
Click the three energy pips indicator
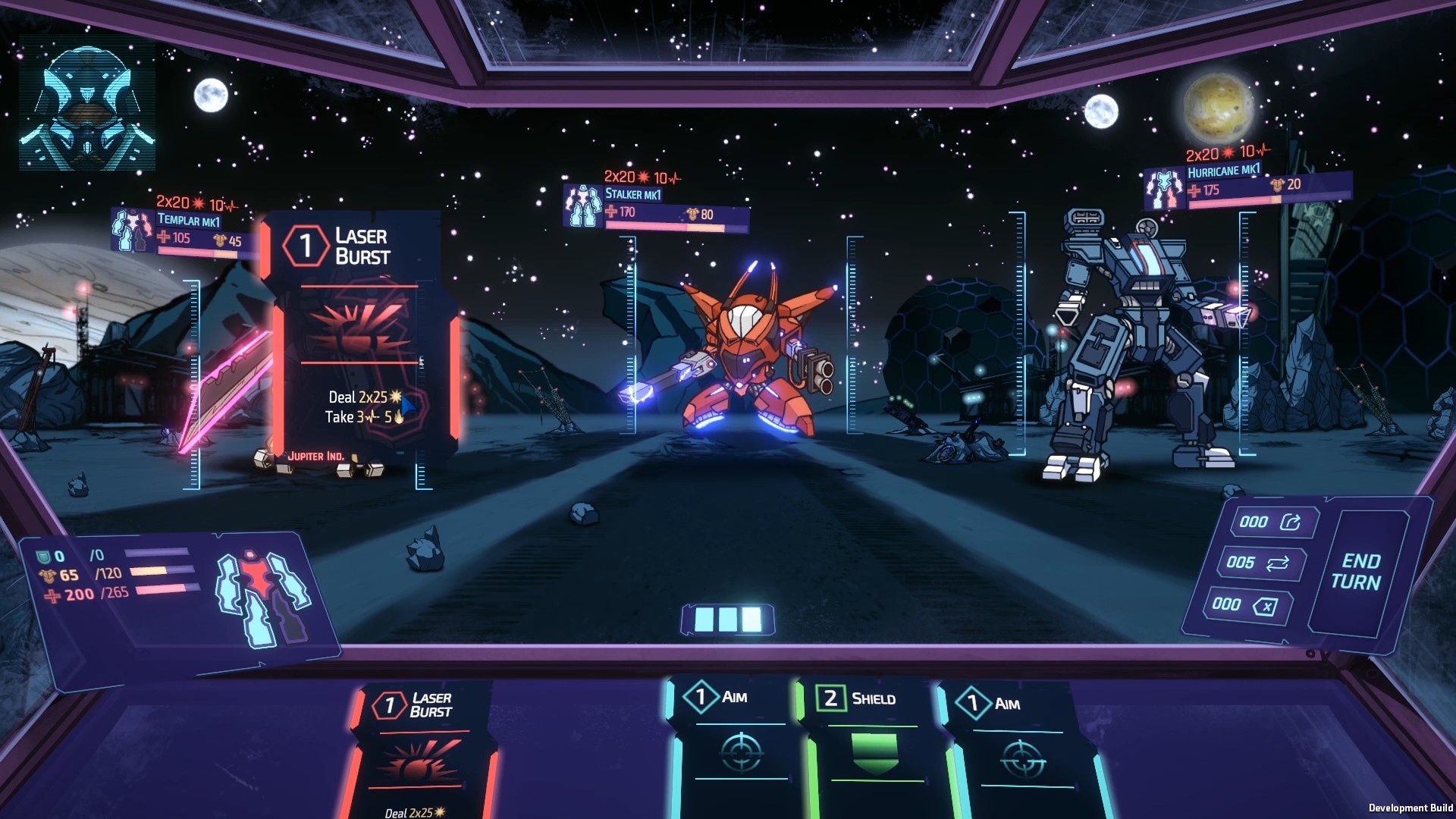coord(726,620)
